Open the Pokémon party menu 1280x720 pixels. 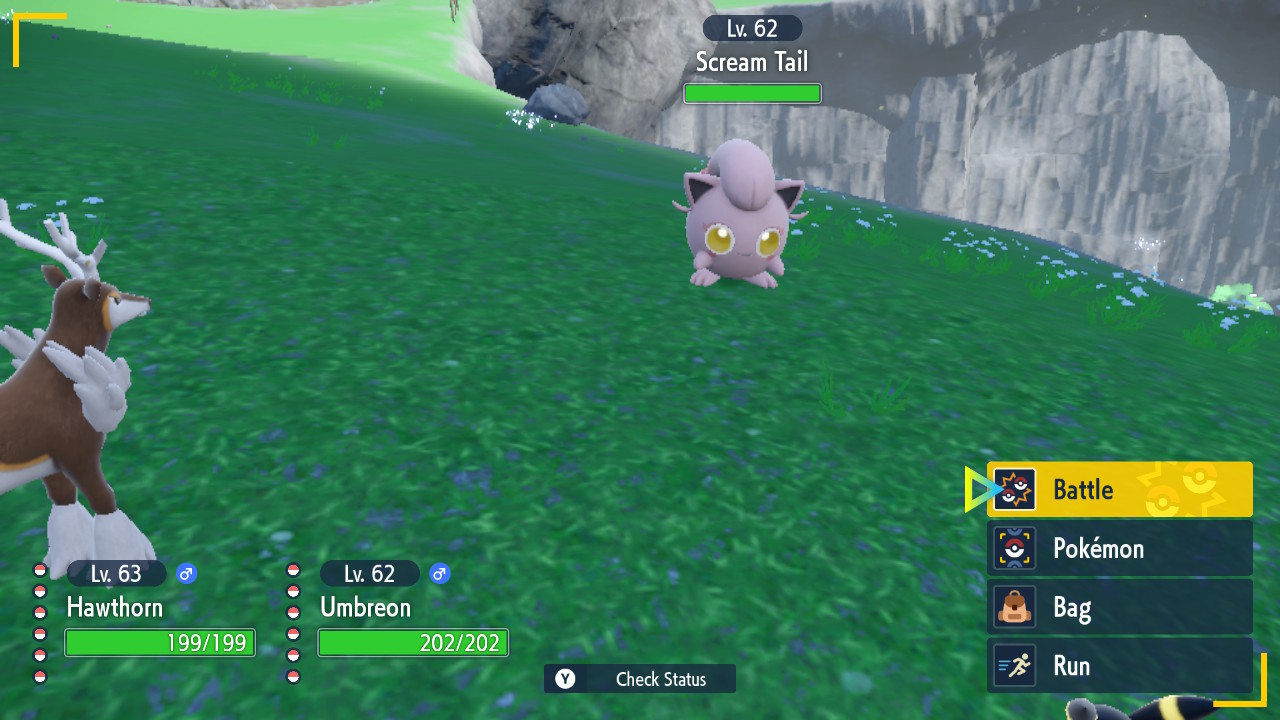[1119, 548]
